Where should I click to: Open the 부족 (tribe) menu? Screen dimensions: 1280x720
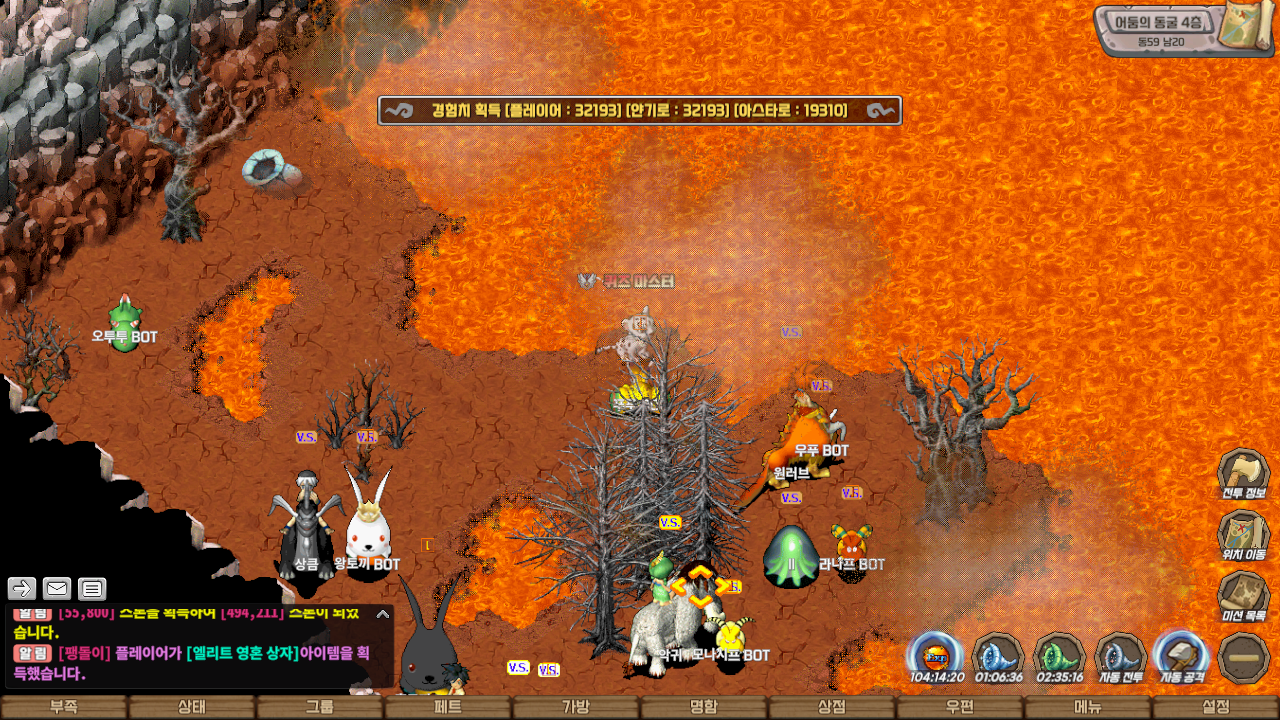click(x=64, y=707)
